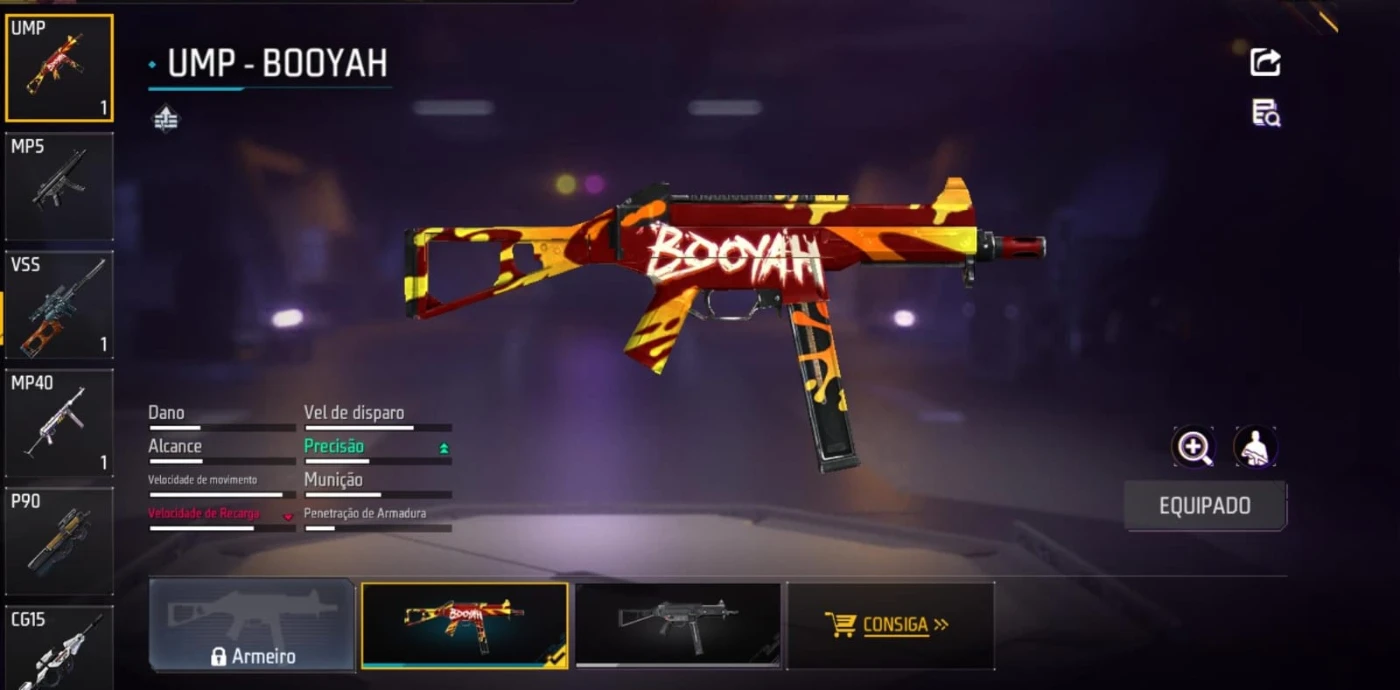Zoom in with the magnifier icon

pos(1194,447)
